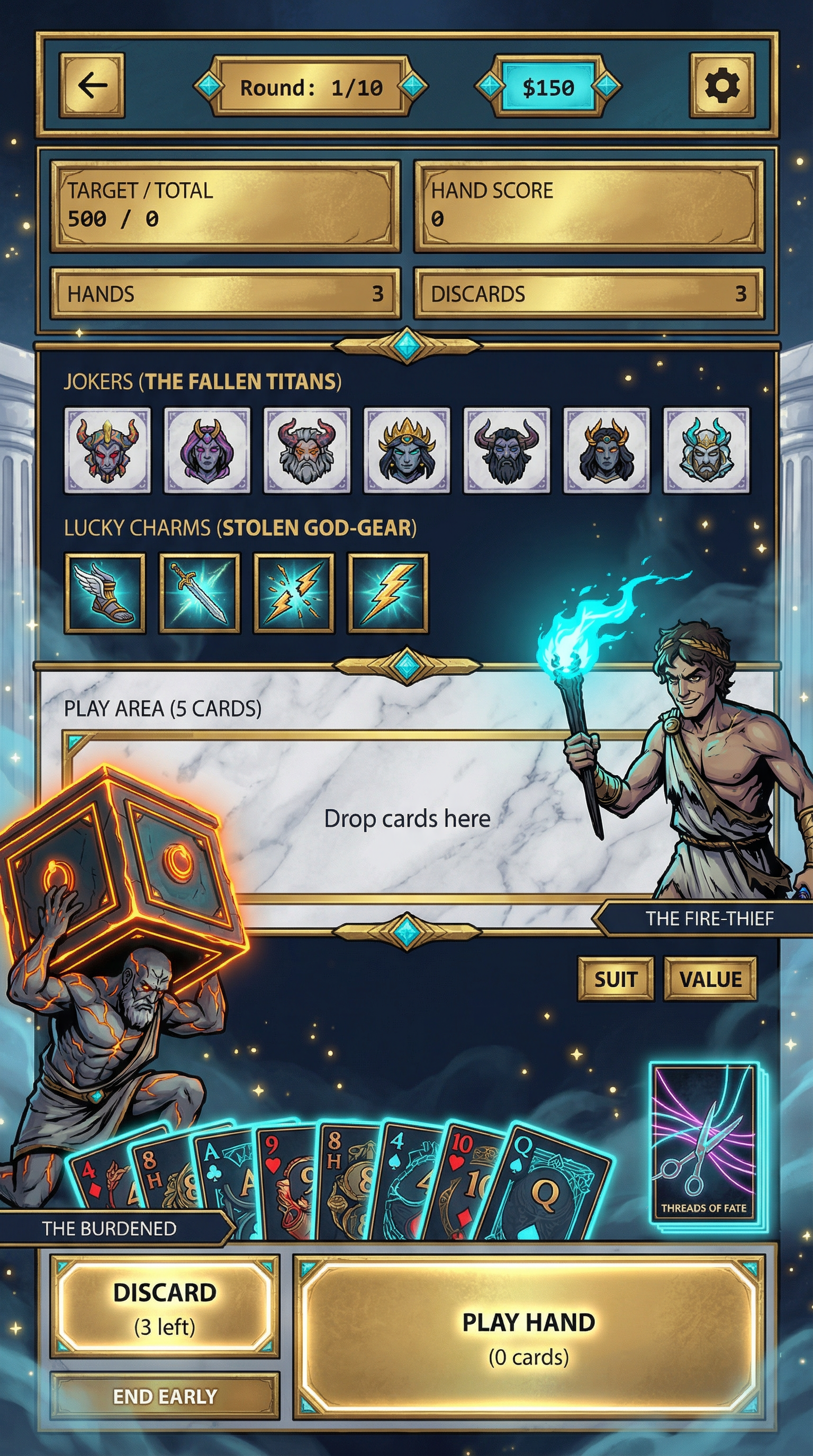Screen dimensions: 813x1456
Task: Go back using the arrow button
Action: click(x=92, y=86)
